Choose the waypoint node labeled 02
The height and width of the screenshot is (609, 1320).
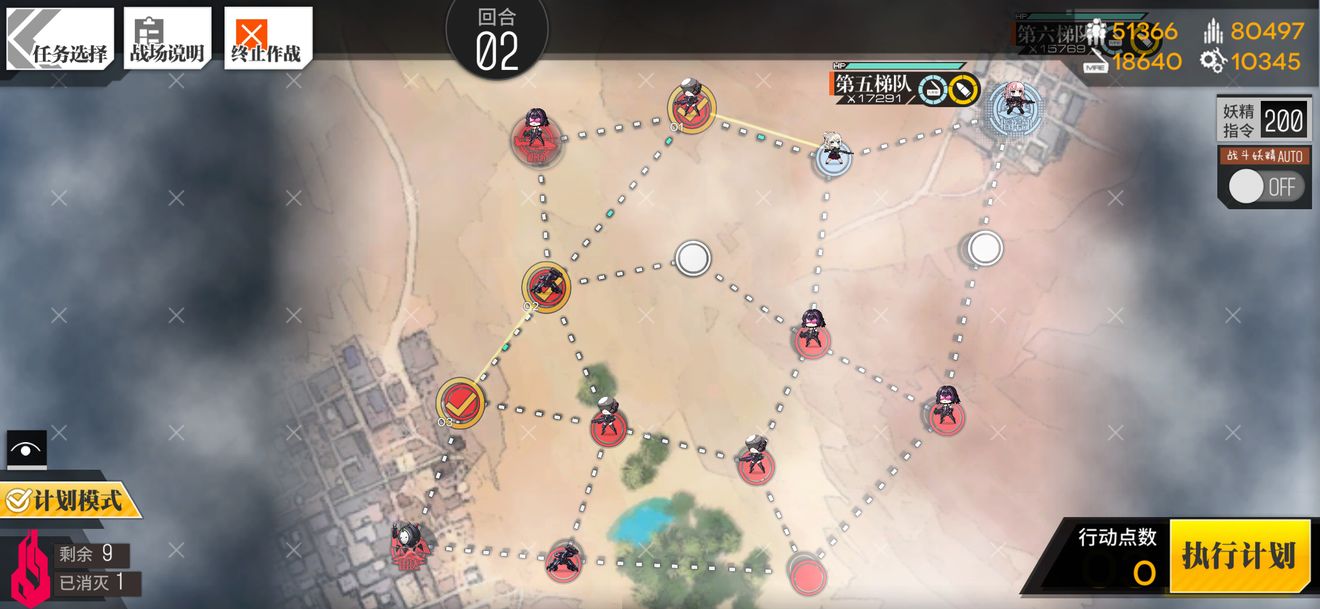coord(547,286)
